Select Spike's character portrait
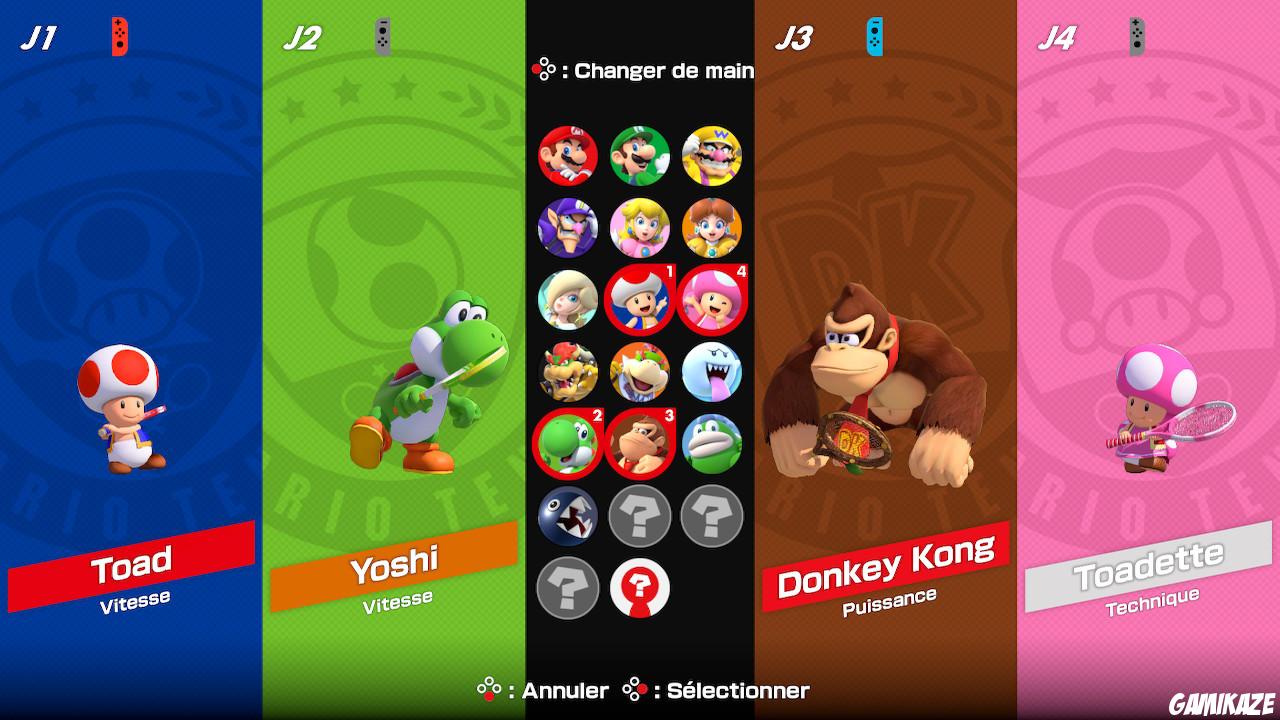This screenshot has height=720, width=1280. click(x=712, y=444)
